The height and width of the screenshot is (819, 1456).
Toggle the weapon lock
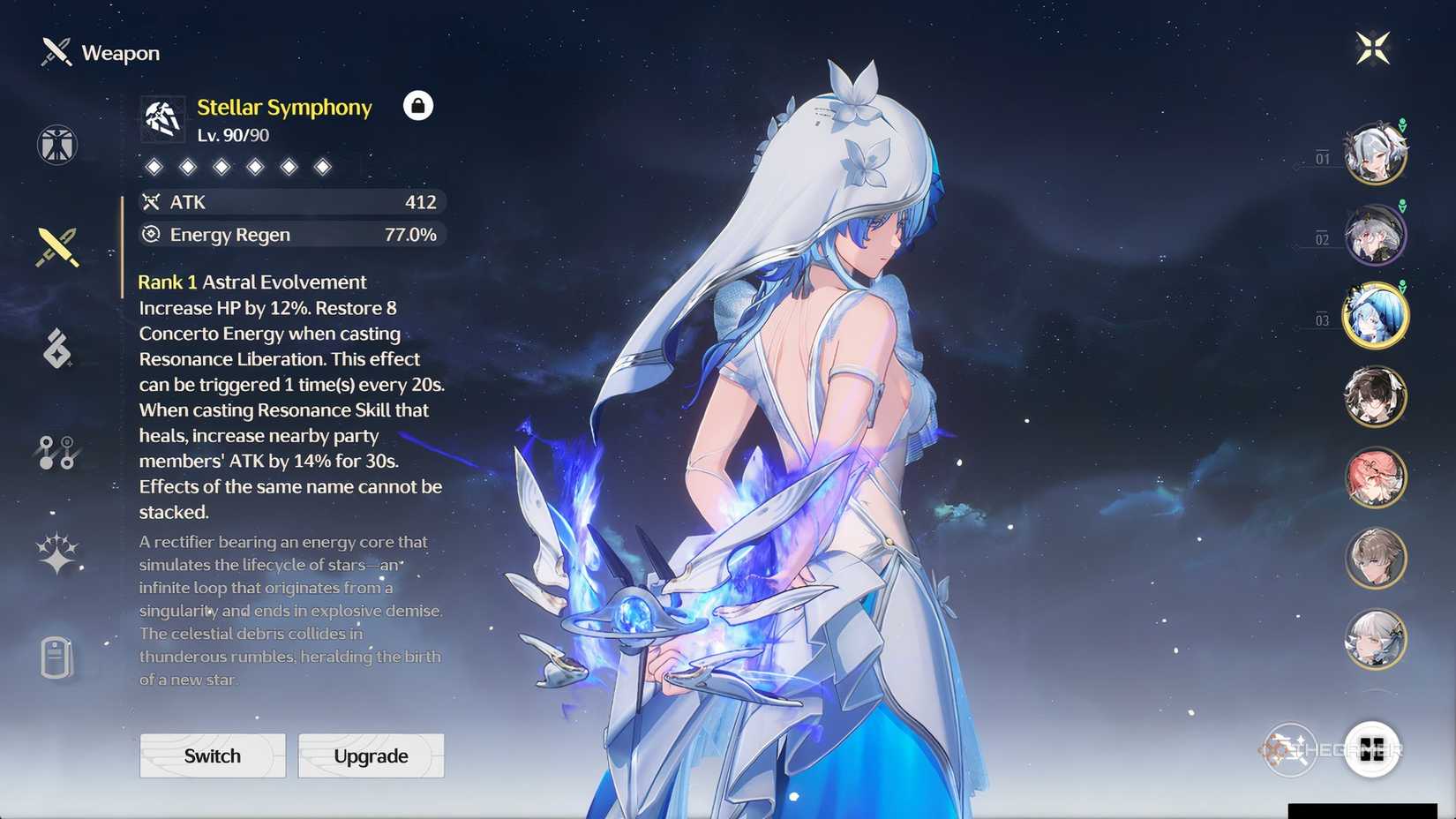click(418, 106)
